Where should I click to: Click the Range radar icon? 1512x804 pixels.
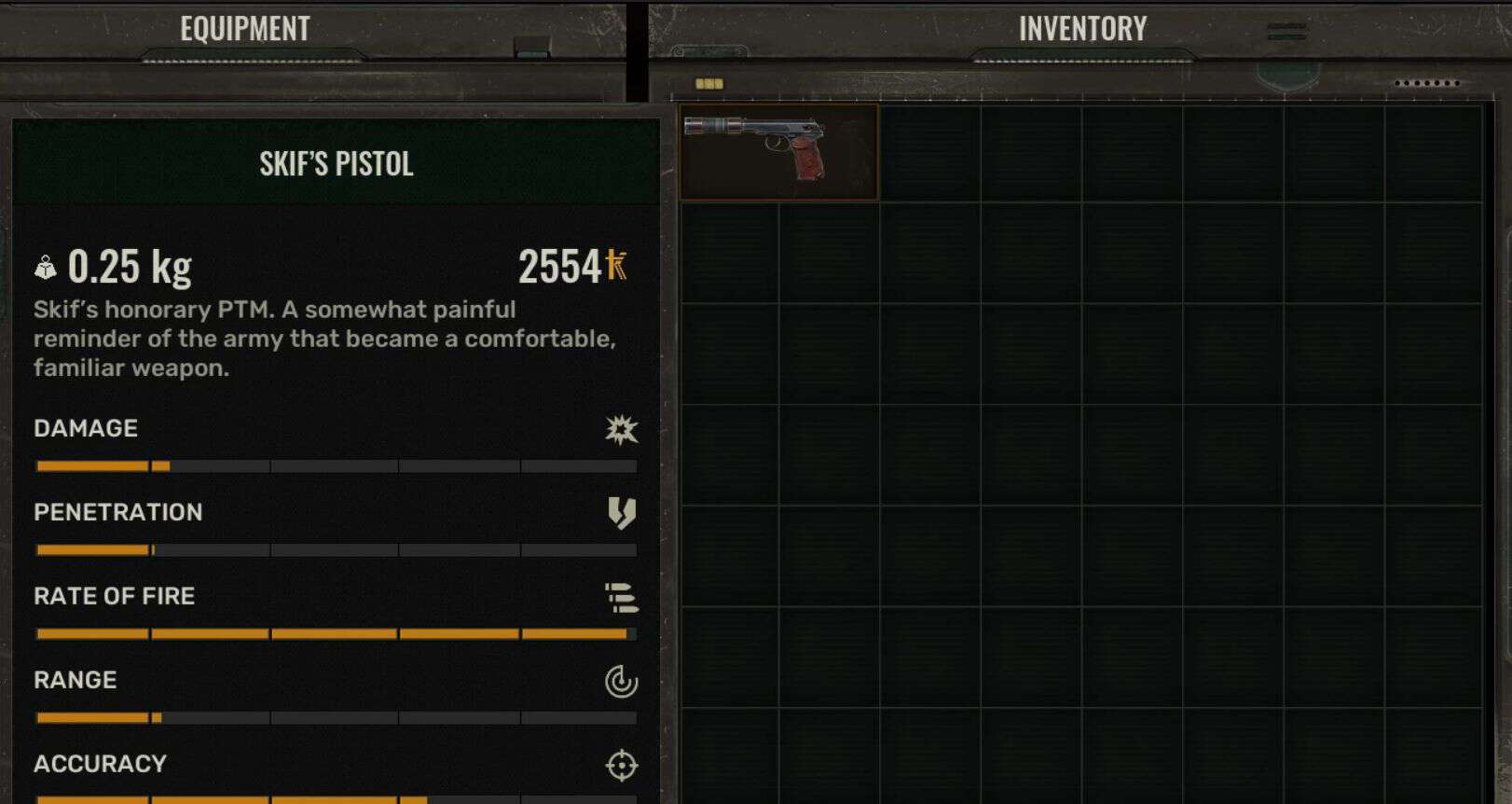(621, 681)
